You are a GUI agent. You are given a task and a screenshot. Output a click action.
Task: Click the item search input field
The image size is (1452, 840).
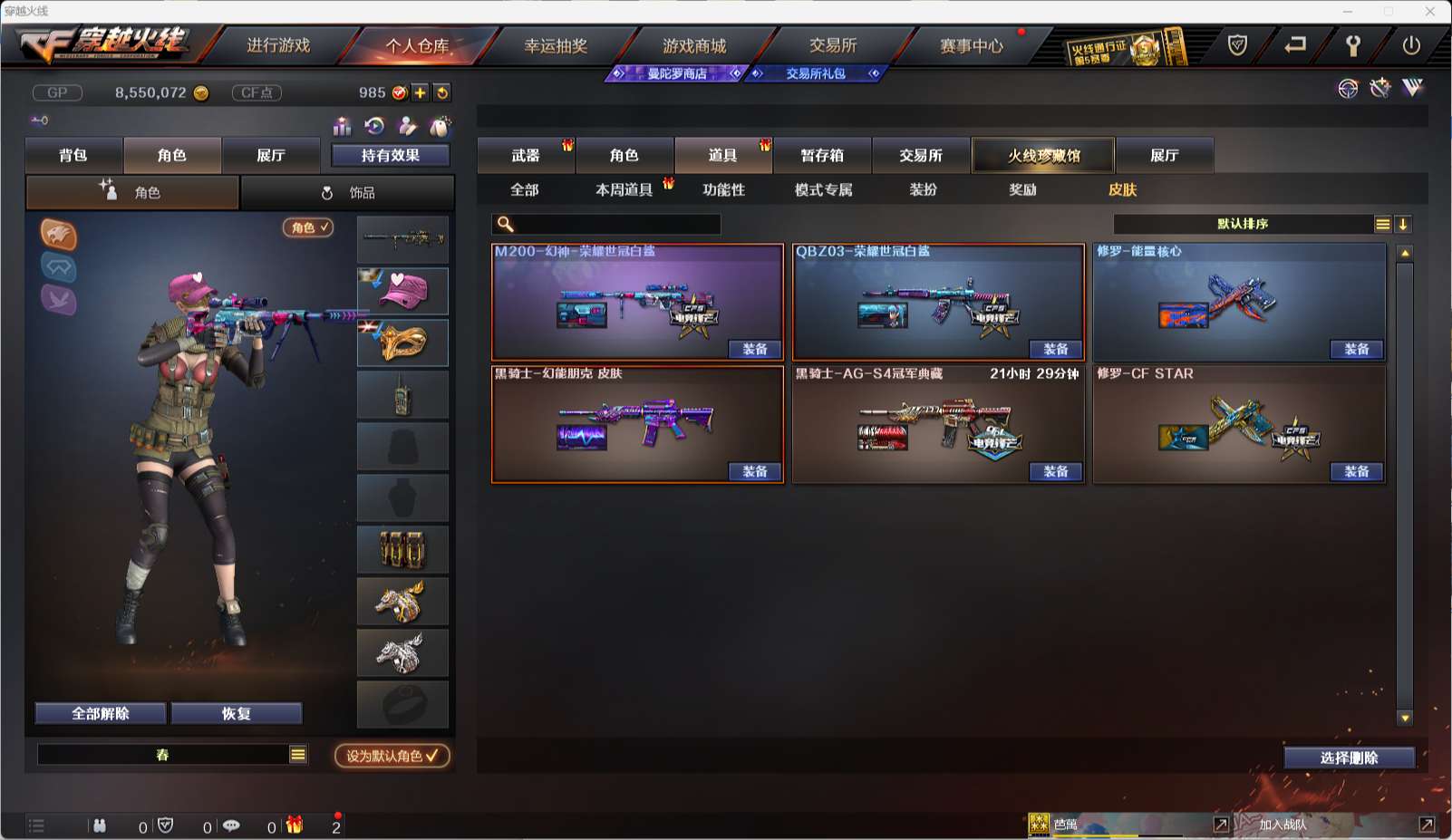tap(607, 224)
